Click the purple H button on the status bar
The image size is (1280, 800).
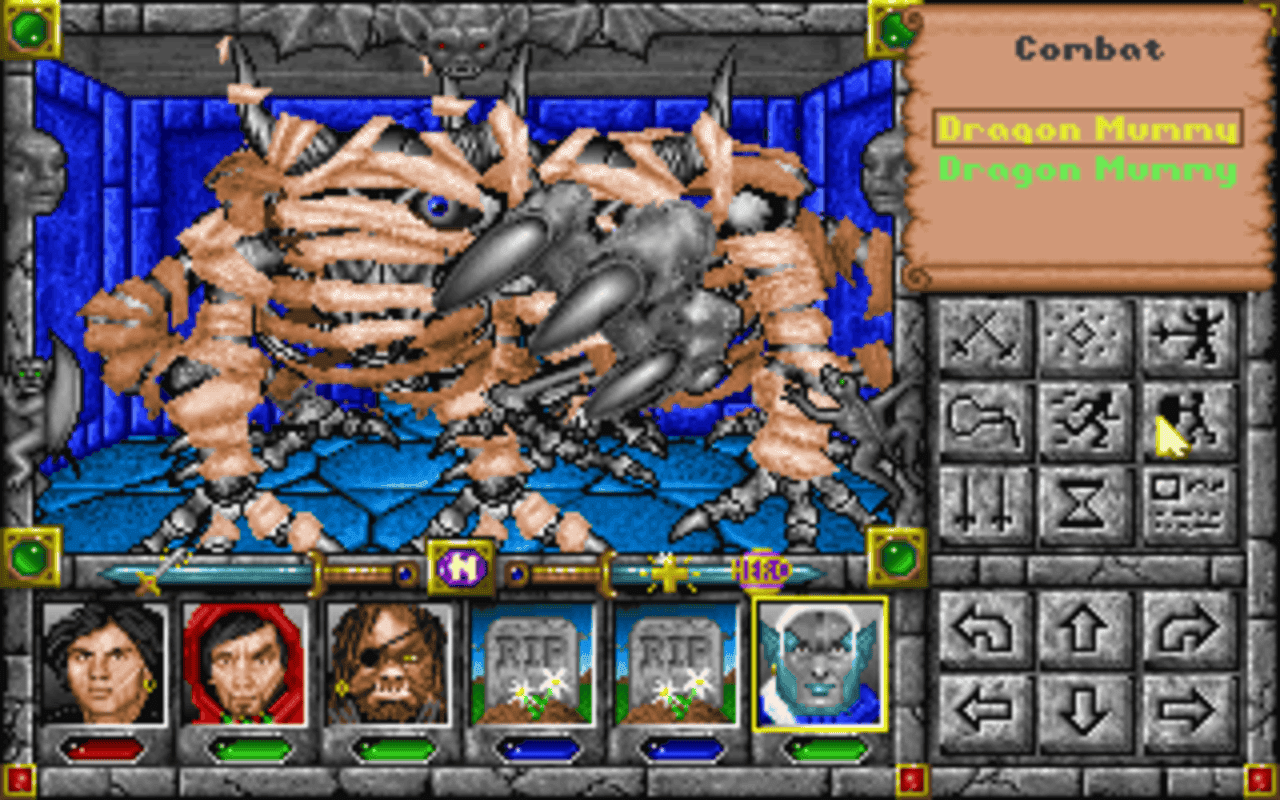point(459,566)
